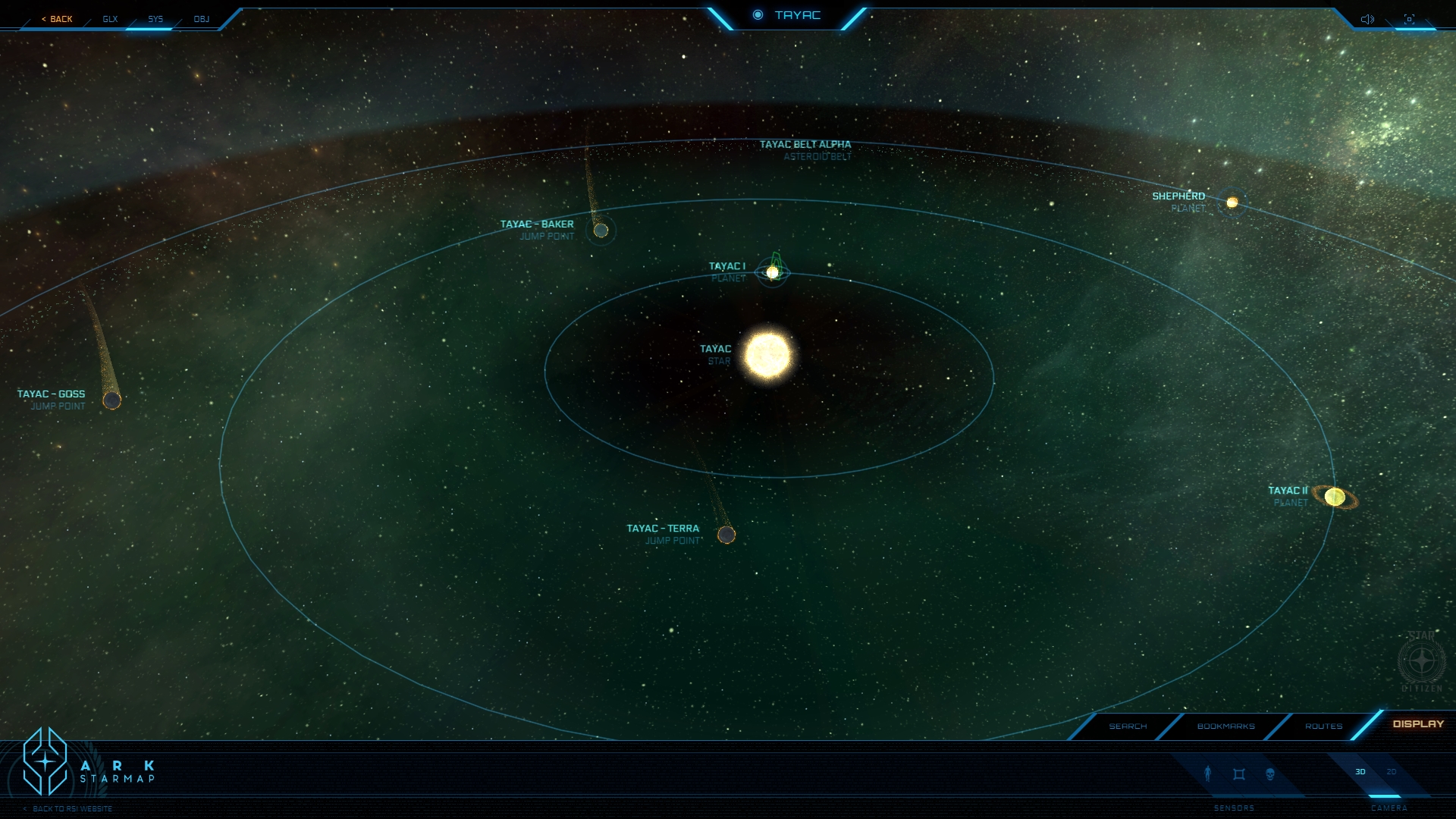This screenshot has height=819, width=1456.
Task: Open the OBJ object view tab
Action: coord(201,19)
